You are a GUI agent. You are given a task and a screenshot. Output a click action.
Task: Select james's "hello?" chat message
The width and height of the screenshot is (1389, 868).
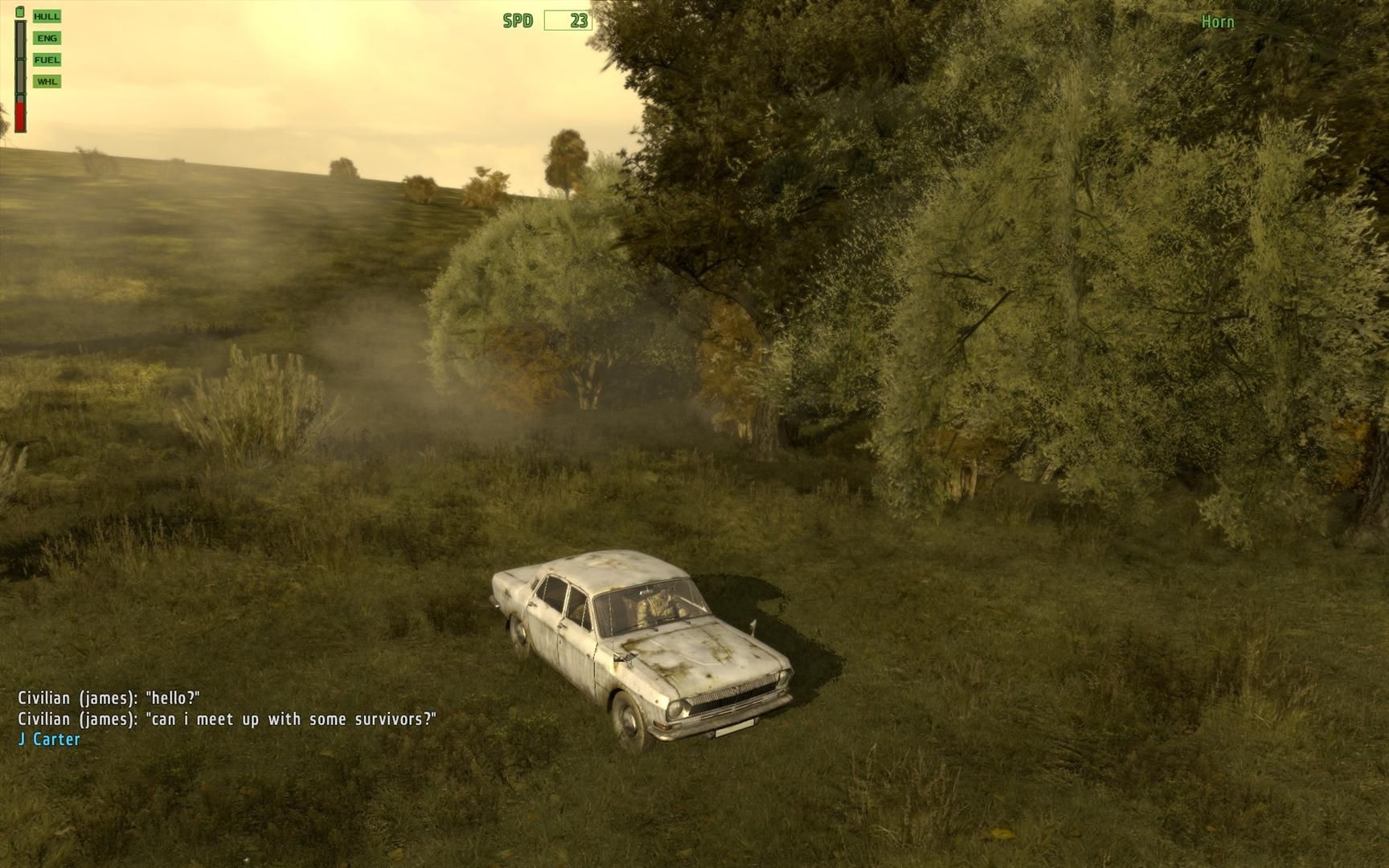point(109,698)
